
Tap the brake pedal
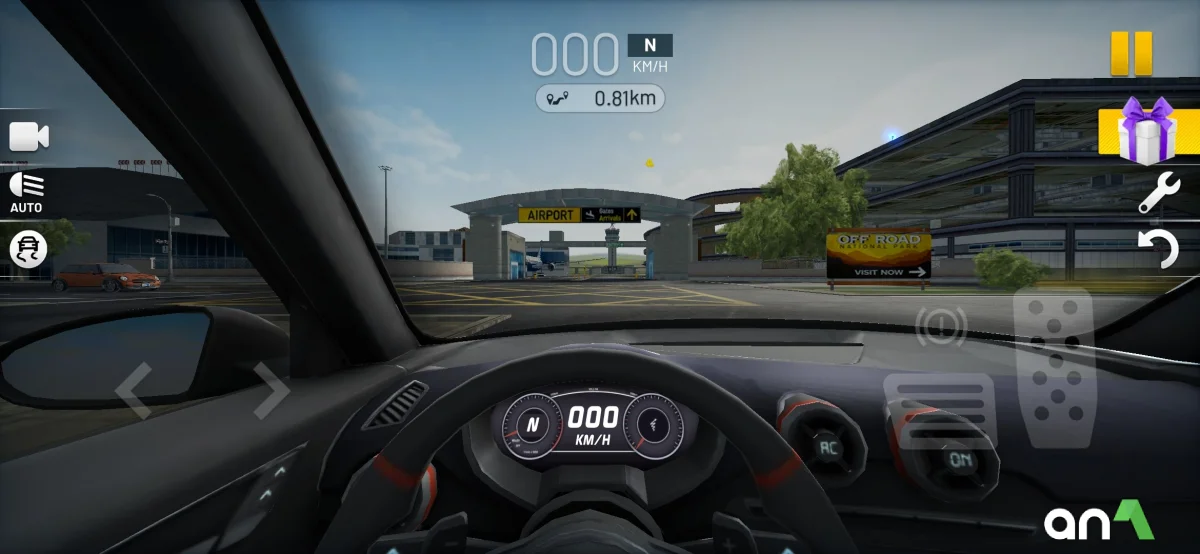939,410
